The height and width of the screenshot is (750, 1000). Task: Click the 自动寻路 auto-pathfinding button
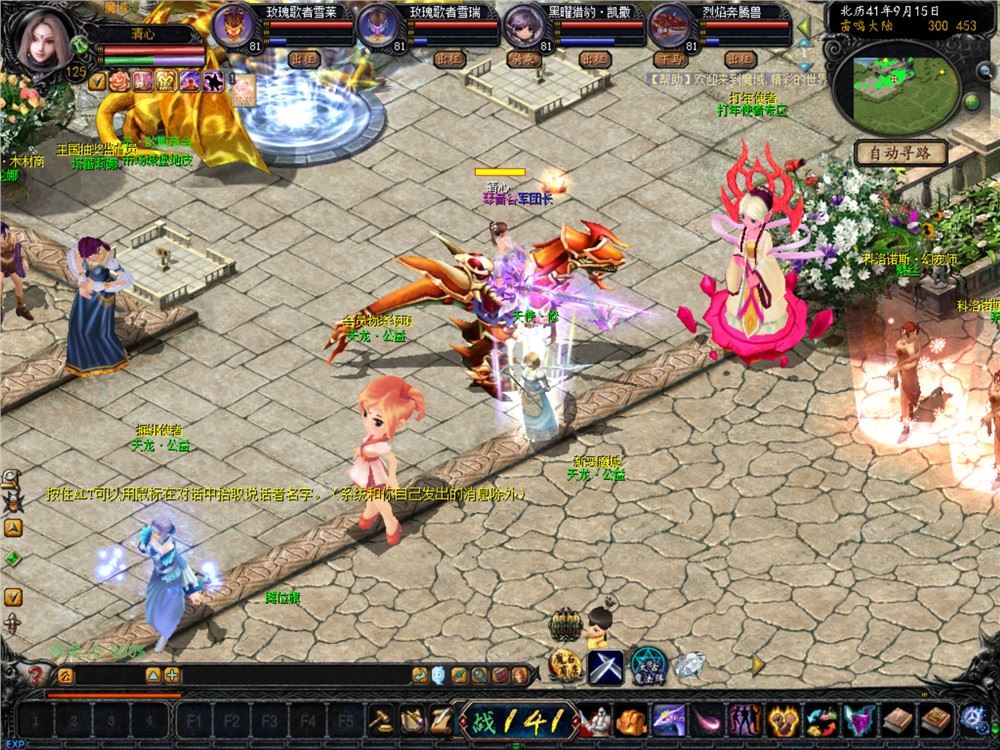point(901,154)
